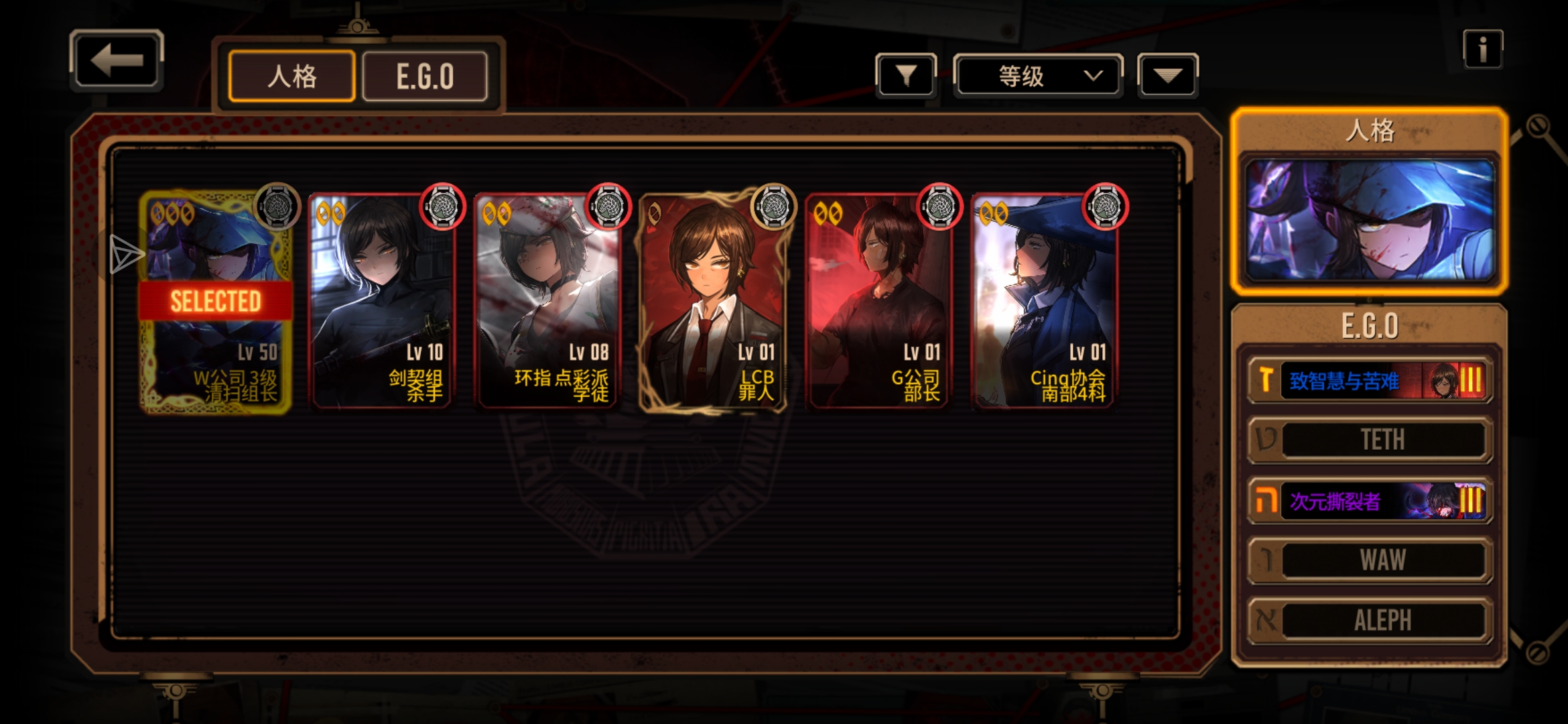The height and width of the screenshot is (724, 1568).
Task: Open the 次元撕裂者 E.G.O slot
Action: click(x=1370, y=501)
